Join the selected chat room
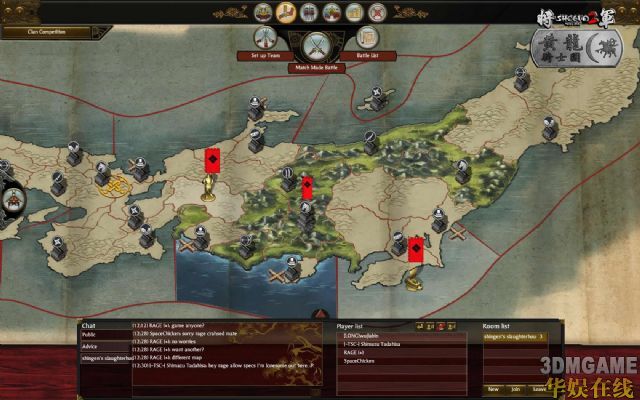 [516, 388]
